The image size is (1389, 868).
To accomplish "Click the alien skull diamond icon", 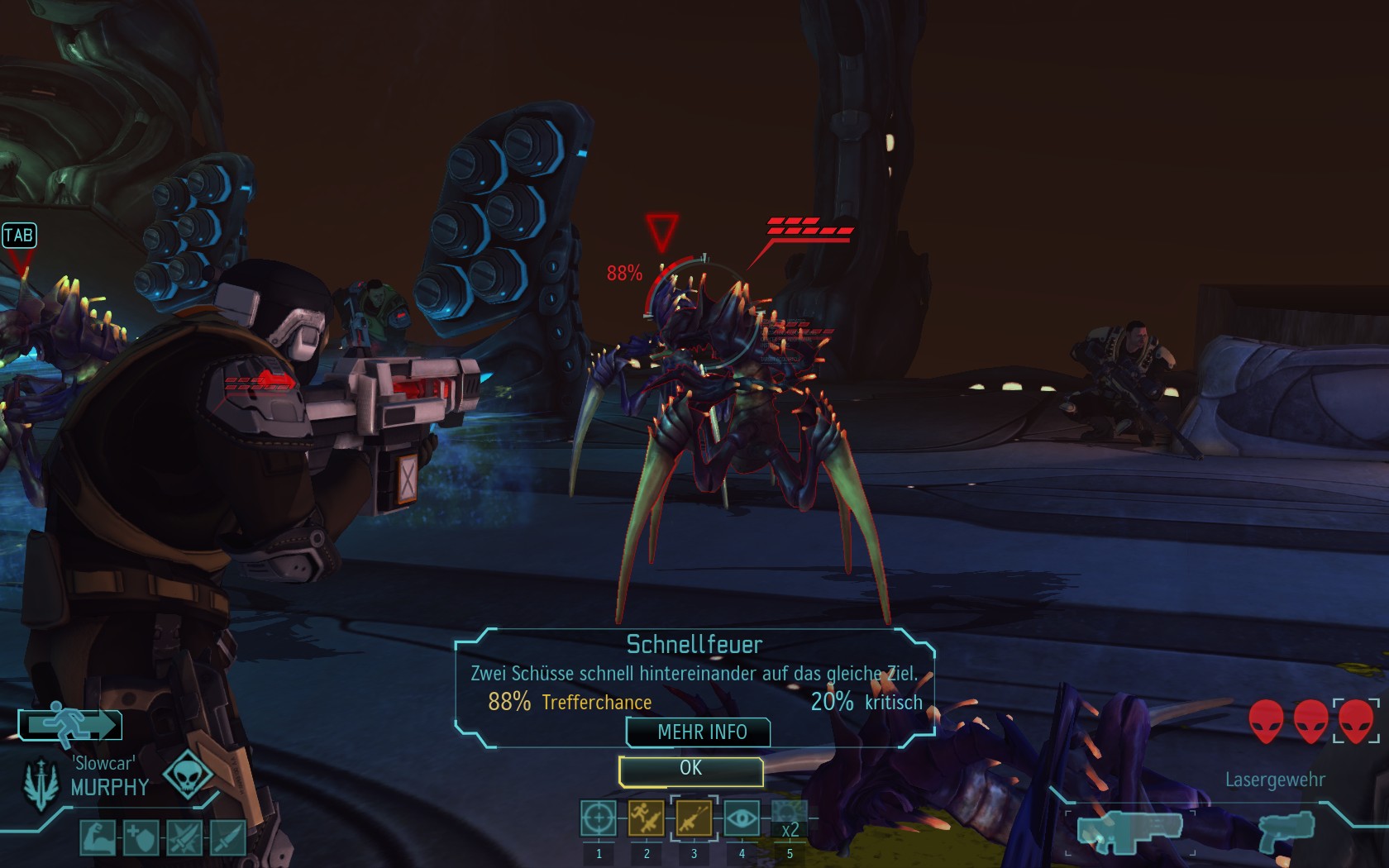I will click(x=188, y=775).
